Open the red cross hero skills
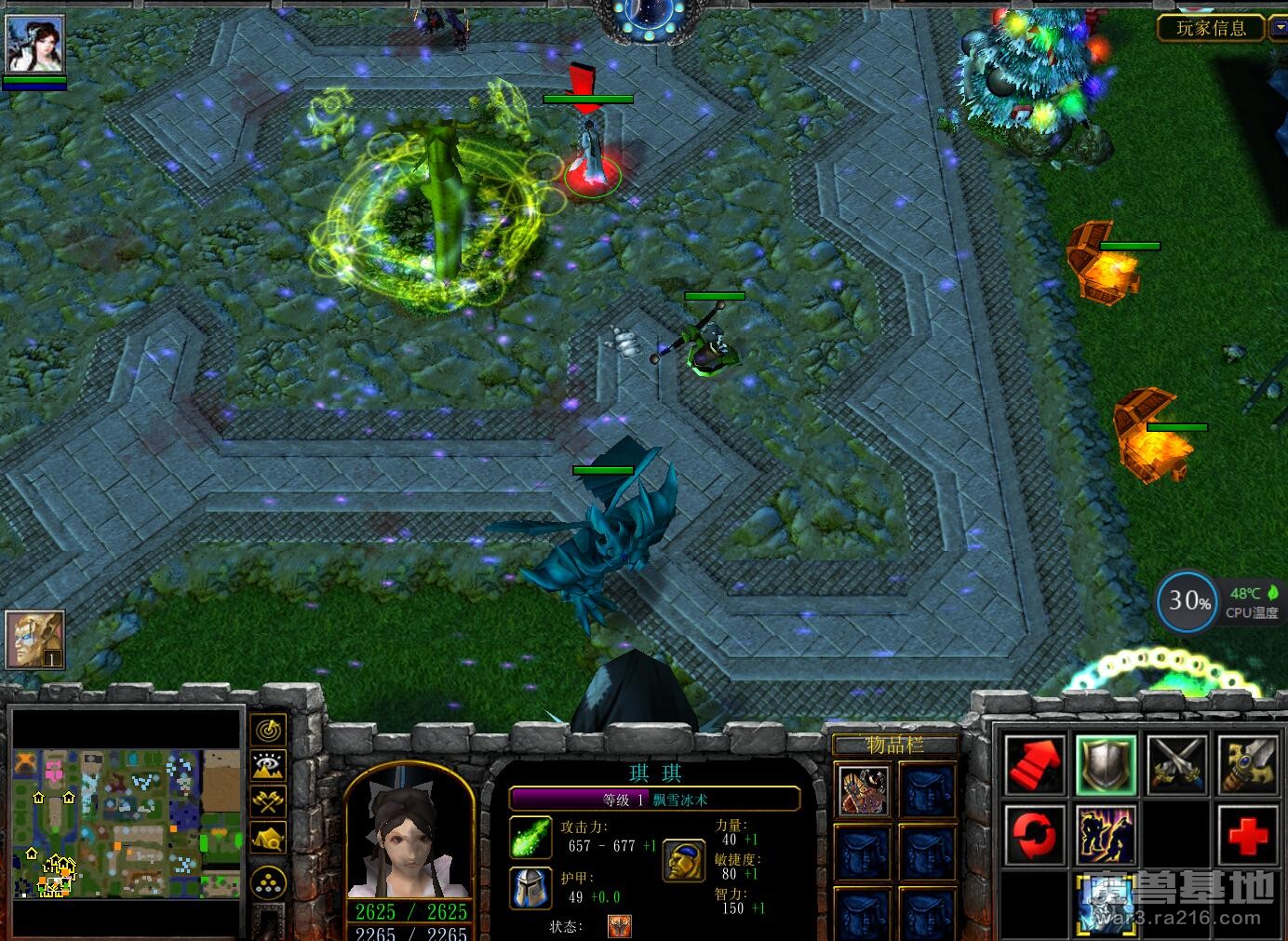 (x=1247, y=835)
